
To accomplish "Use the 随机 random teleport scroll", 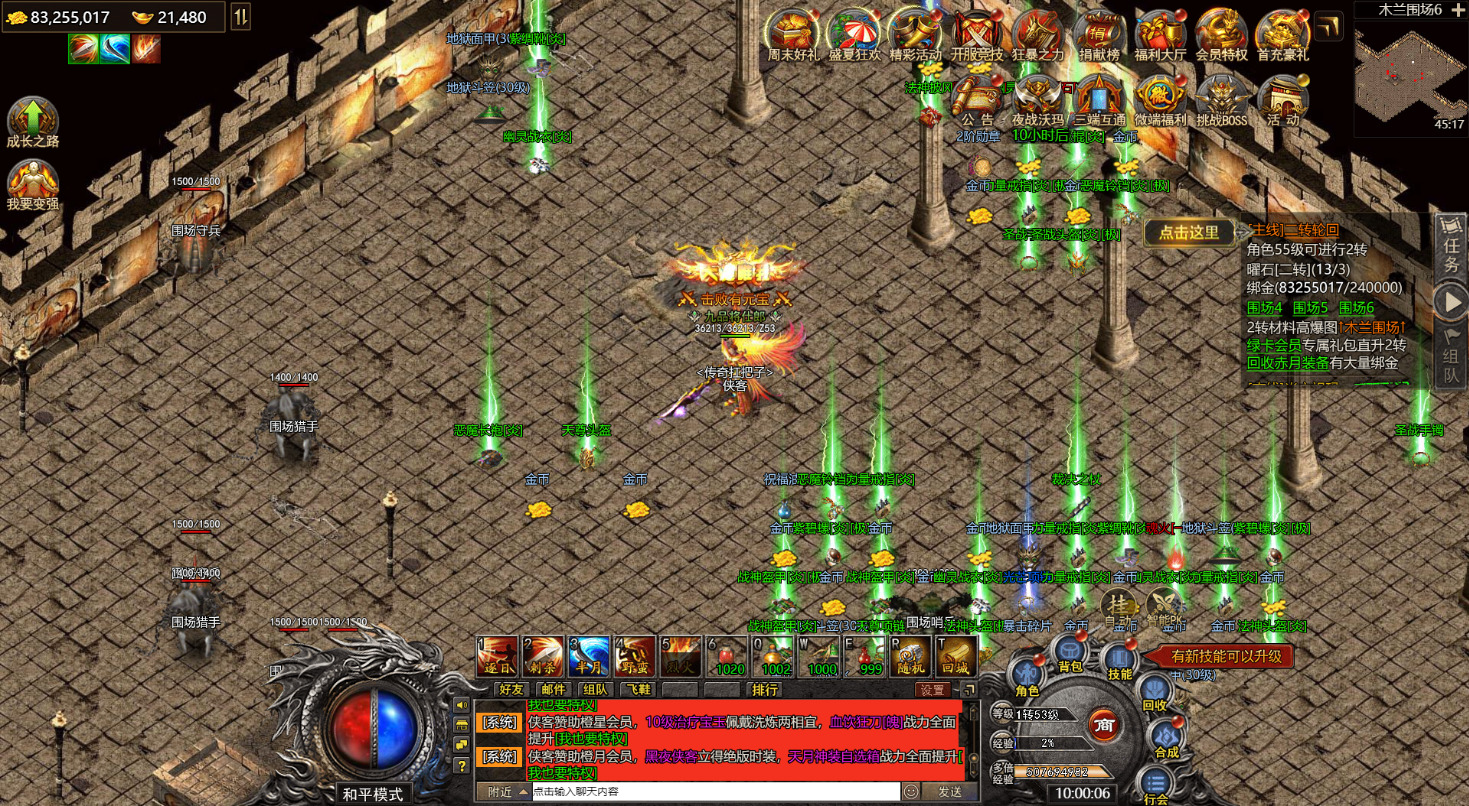I will point(911,656).
